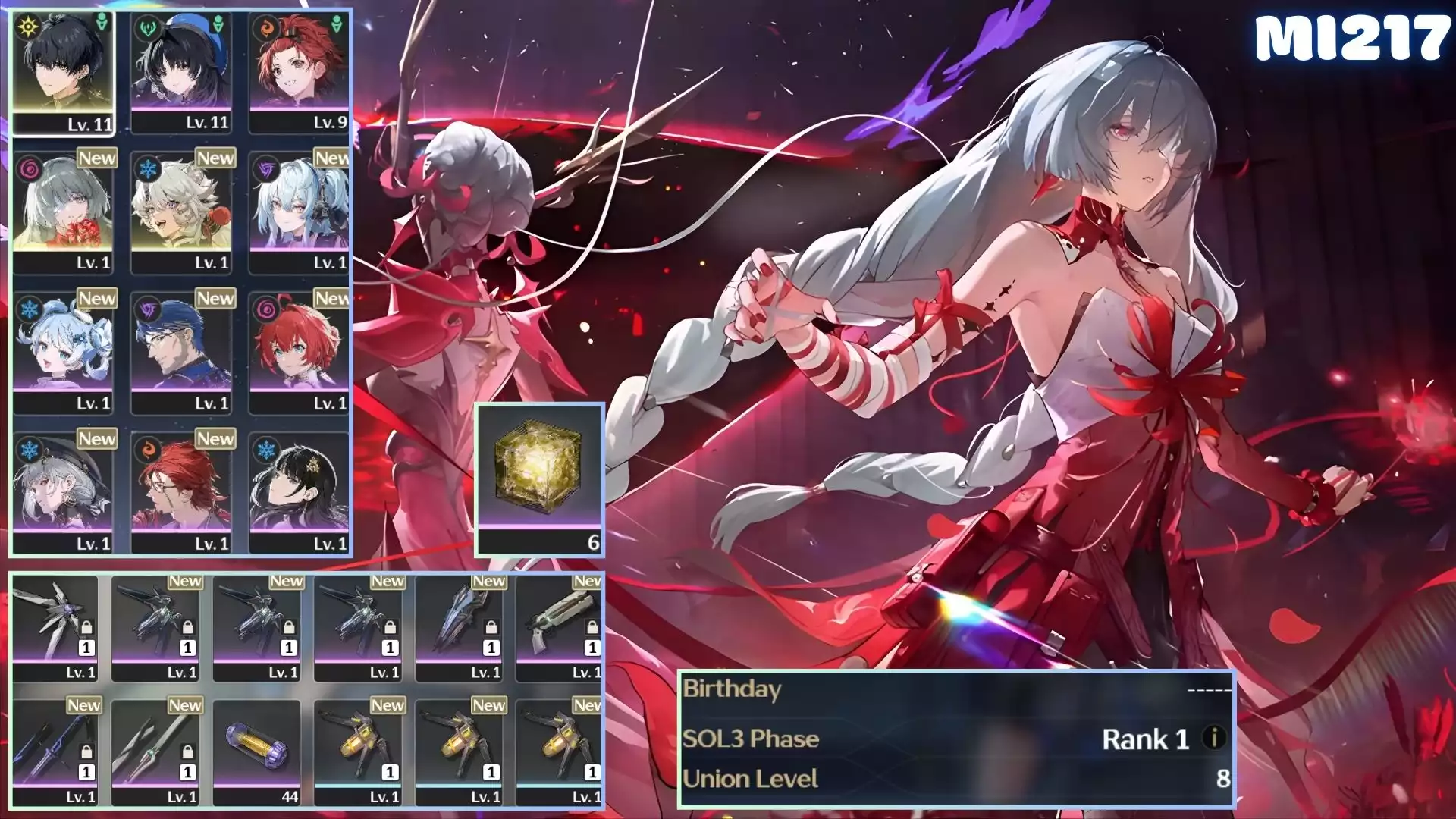Choose the blue-haired man character tile
This screenshot has width=1456, height=819.
point(181,351)
